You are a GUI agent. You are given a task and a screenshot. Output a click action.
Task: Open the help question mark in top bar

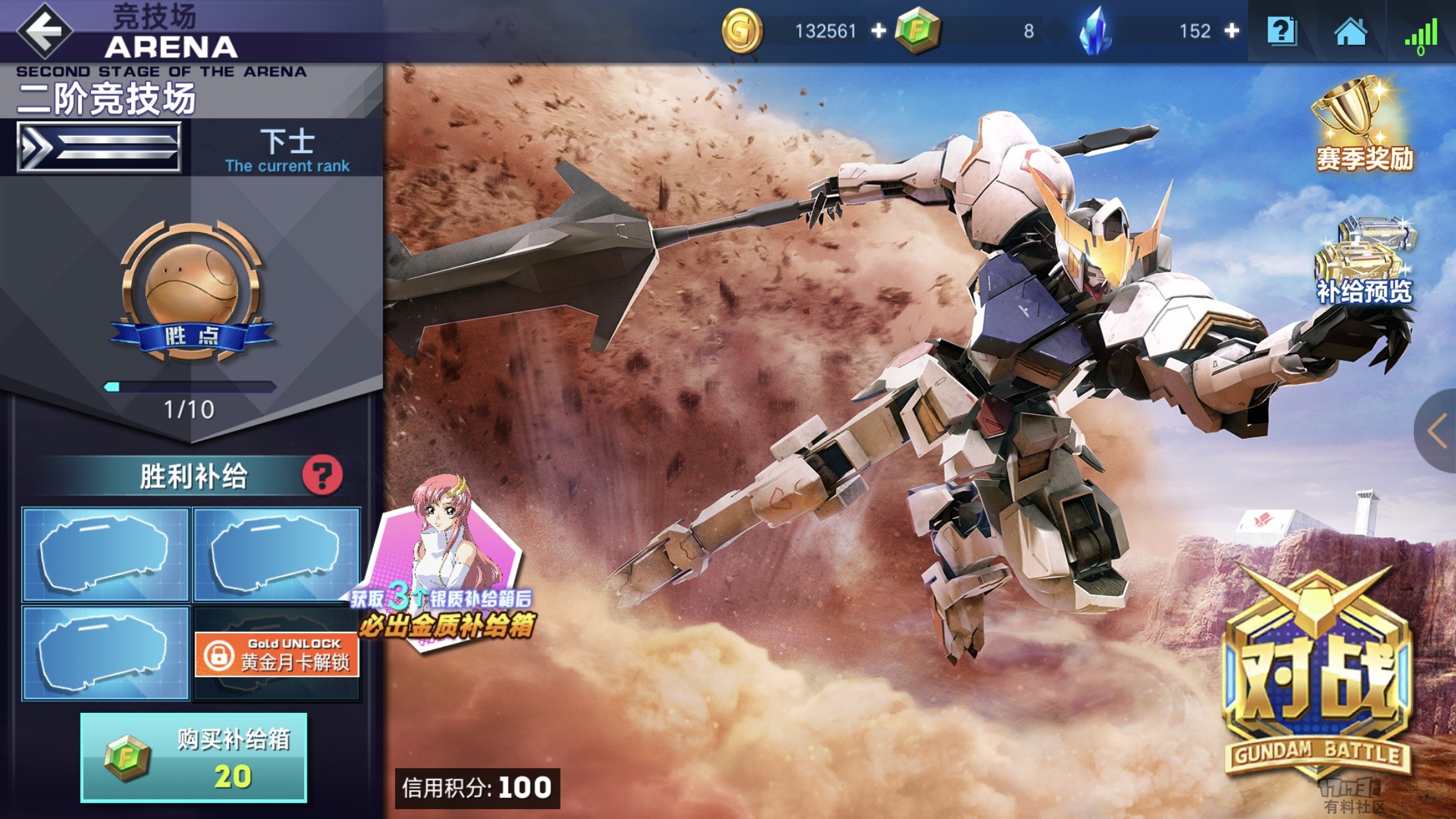[x=1281, y=31]
